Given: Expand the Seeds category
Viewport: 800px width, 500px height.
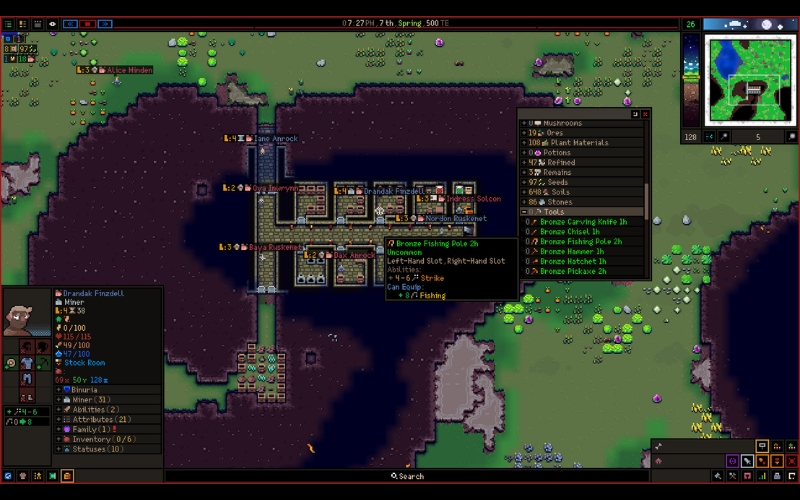Looking at the screenshot, I should [x=524, y=182].
